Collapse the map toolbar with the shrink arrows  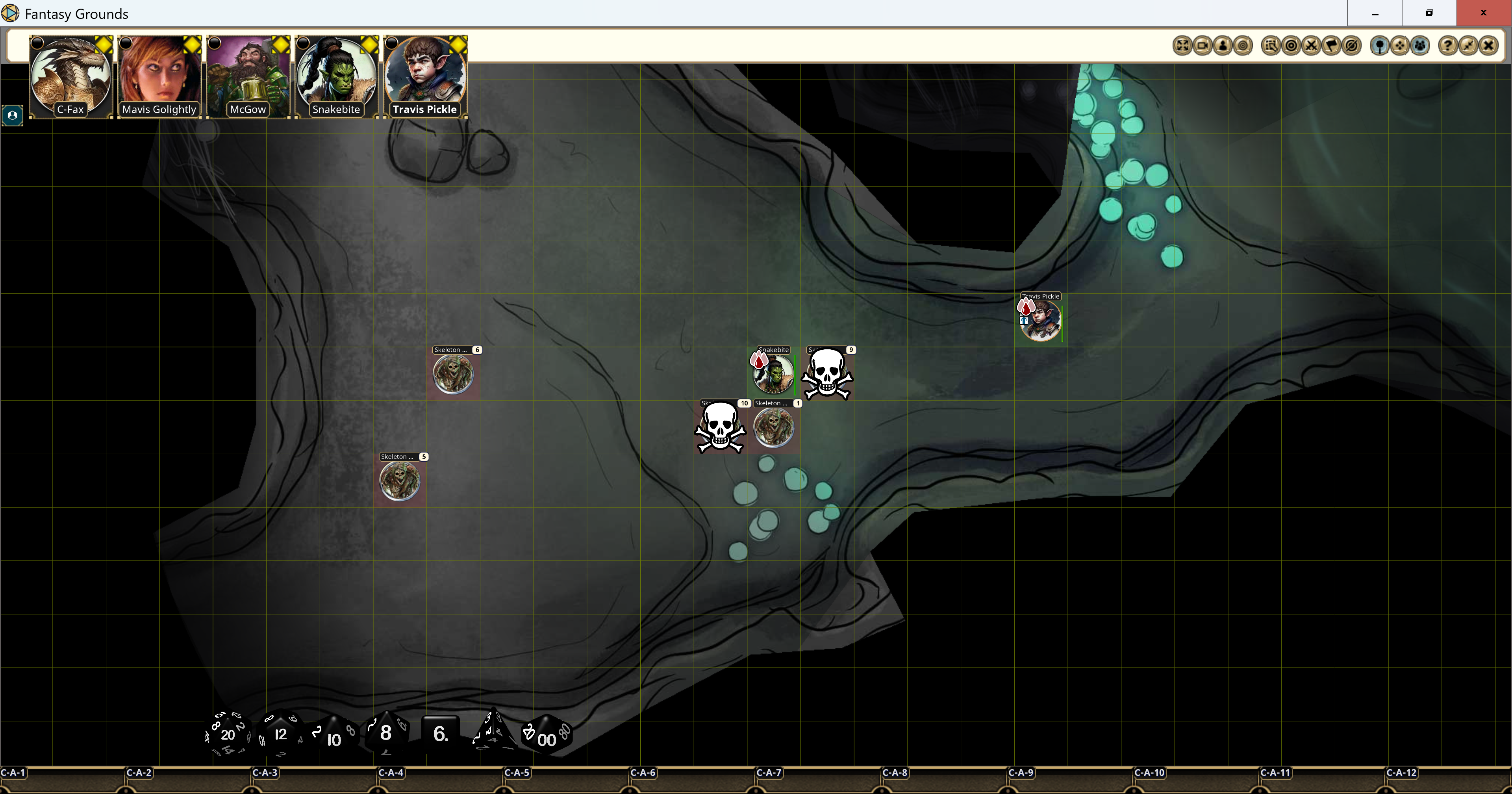pos(1468,45)
